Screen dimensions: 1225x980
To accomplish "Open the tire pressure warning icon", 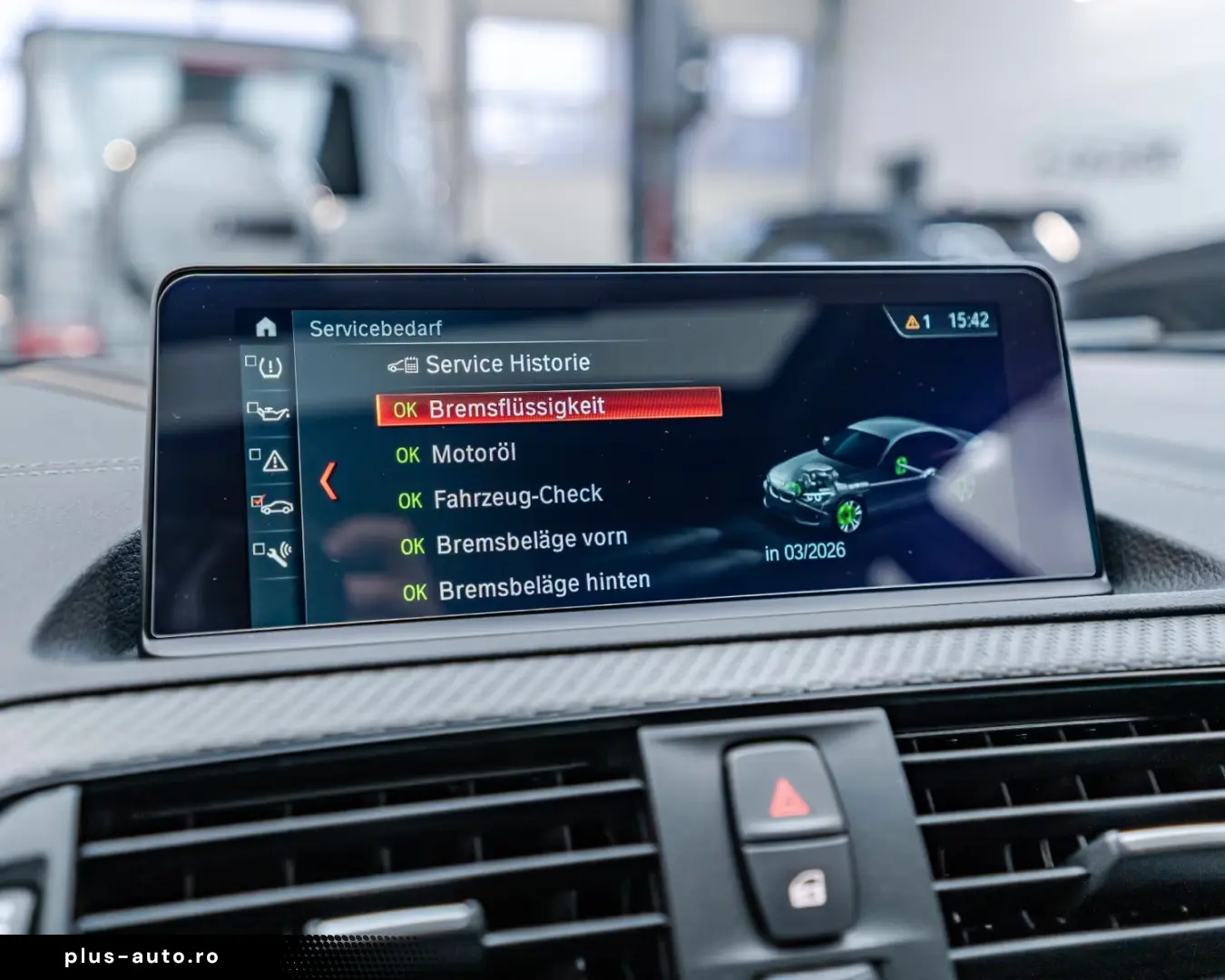I will point(272,368).
